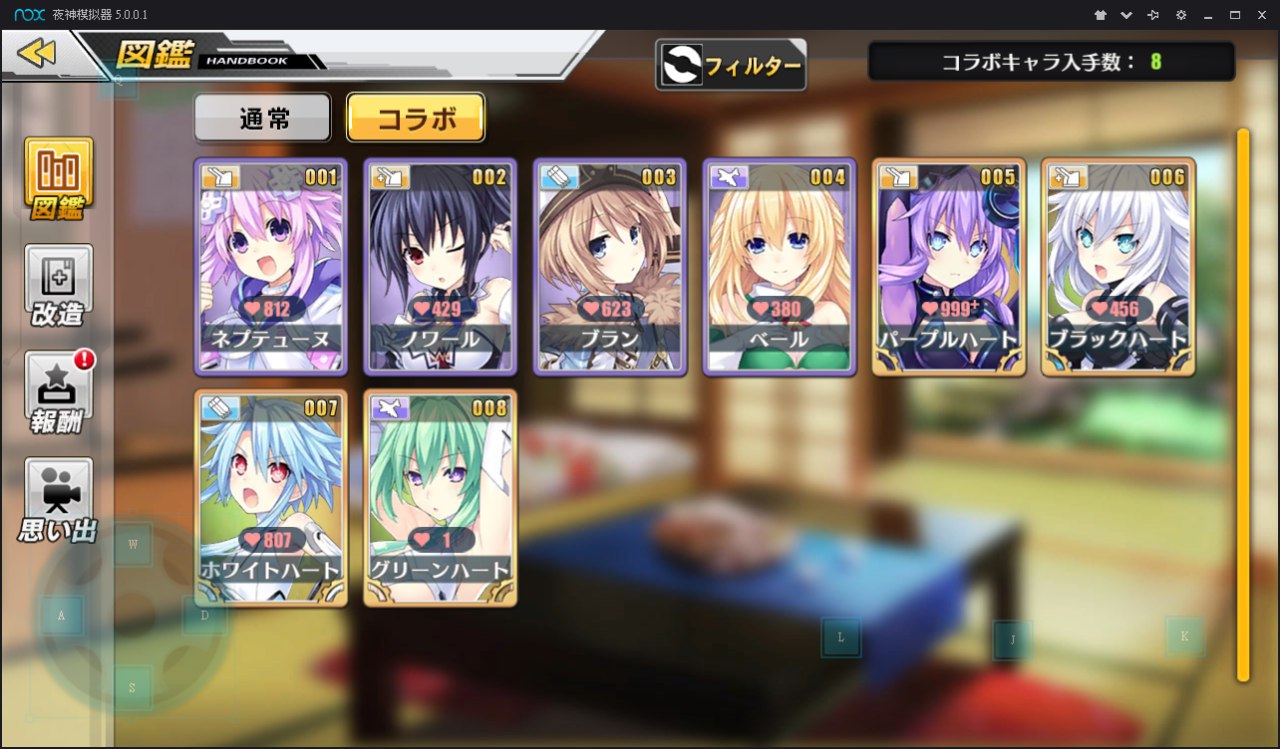Image resolution: width=1280 pixels, height=749 pixels.
Task: View the ベール character card
Action: 779,266
